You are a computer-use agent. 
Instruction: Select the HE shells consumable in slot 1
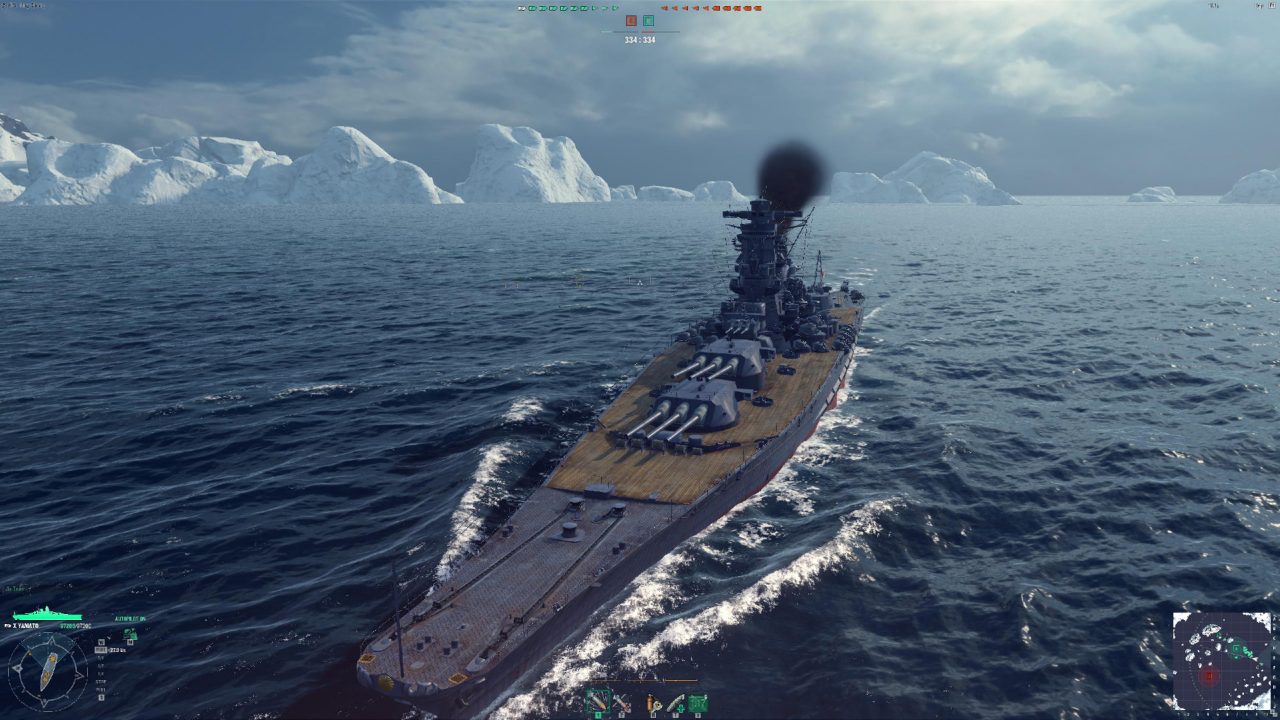[x=599, y=701]
